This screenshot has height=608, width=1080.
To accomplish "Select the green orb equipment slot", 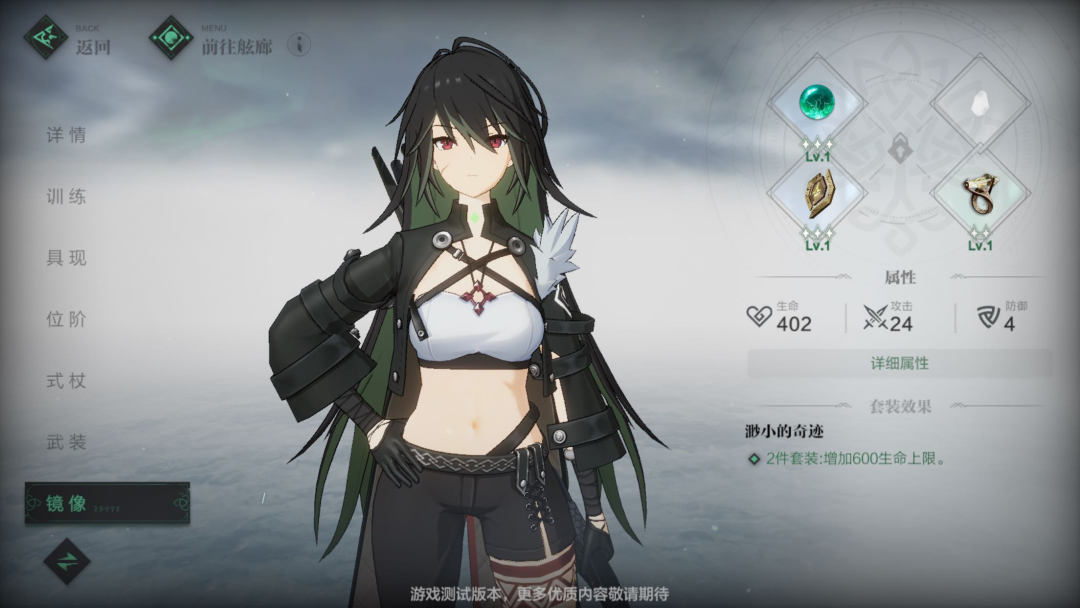I will click(x=817, y=101).
